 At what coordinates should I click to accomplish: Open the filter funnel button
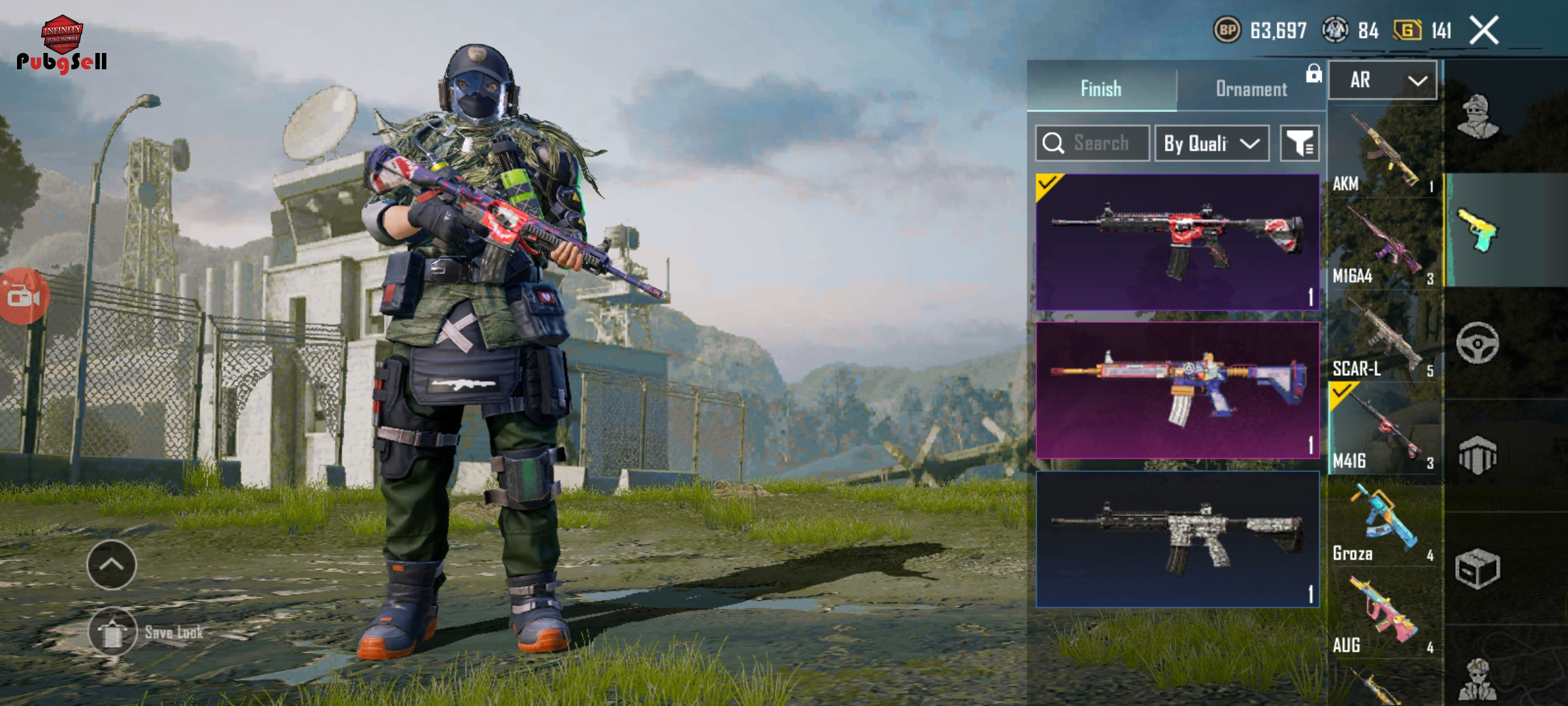[x=1299, y=143]
